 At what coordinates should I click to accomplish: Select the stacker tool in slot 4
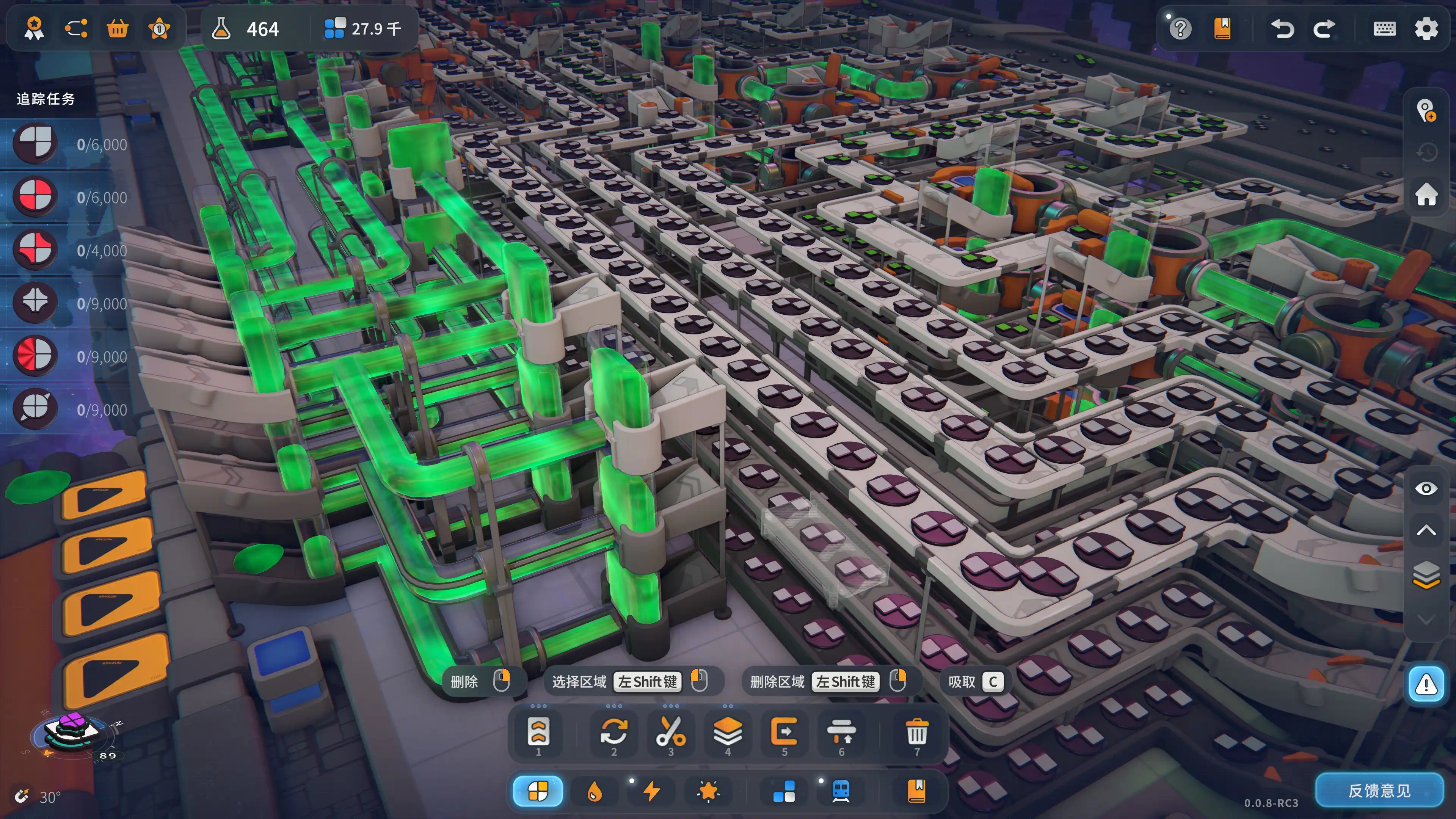tap(728, 733)
